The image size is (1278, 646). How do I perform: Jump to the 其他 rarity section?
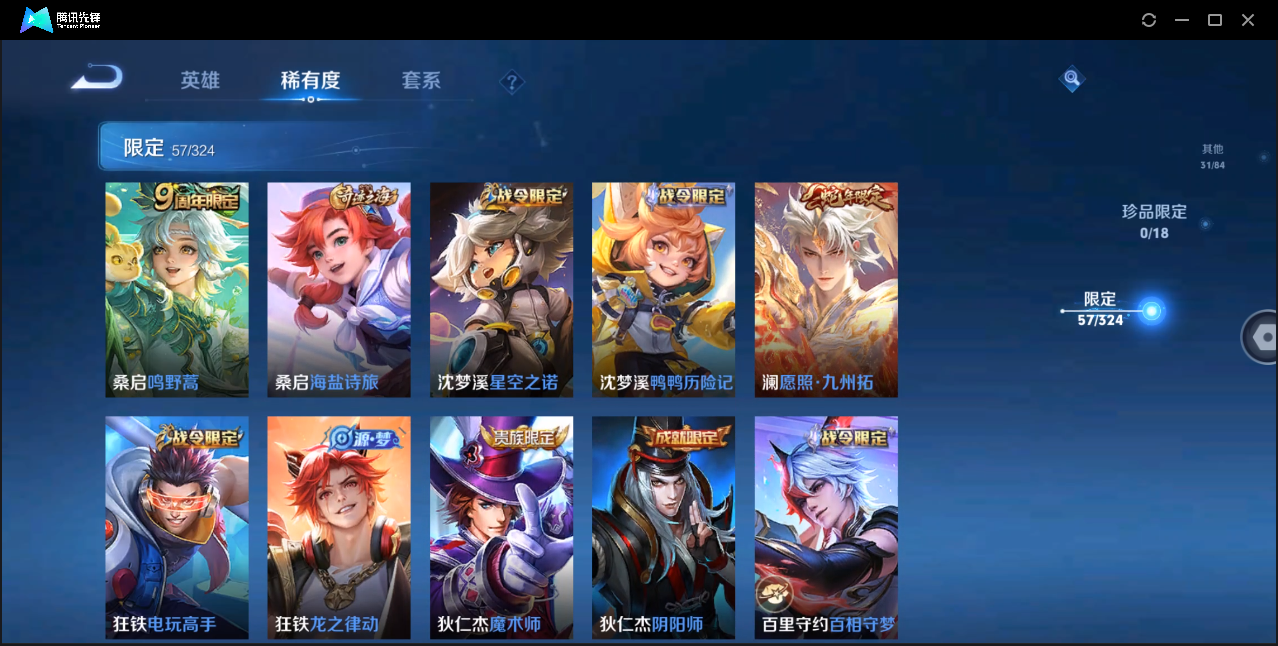[1212, 156]
